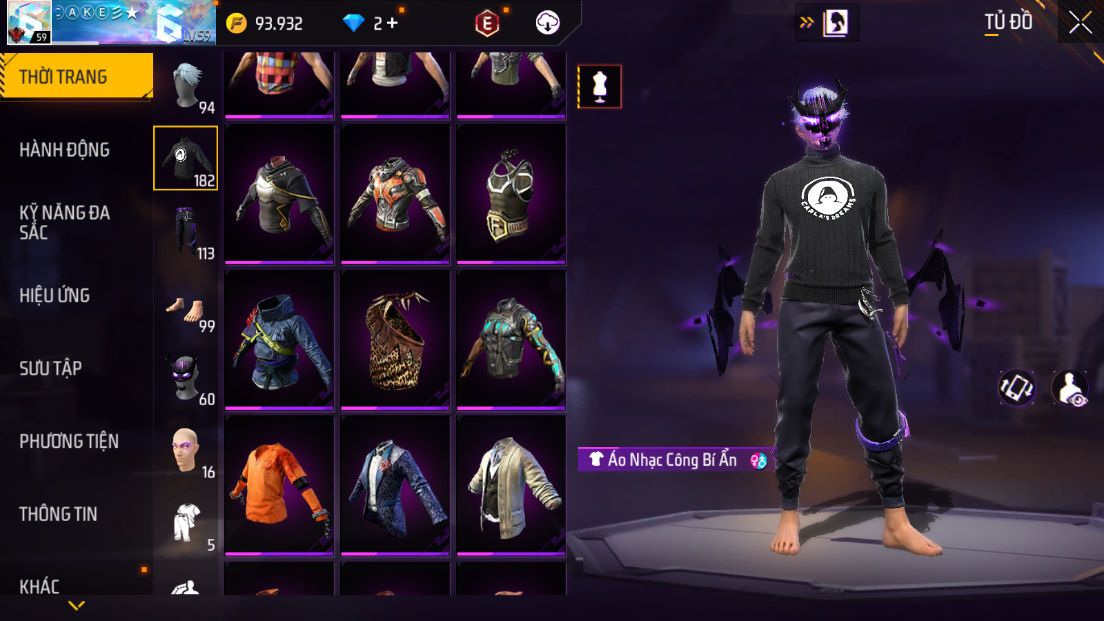The height and width of the screenshot is (621, 1104).
Task: Select the KỸ NĂNG ĐA SẮC tab
Action: click(65, 222)
